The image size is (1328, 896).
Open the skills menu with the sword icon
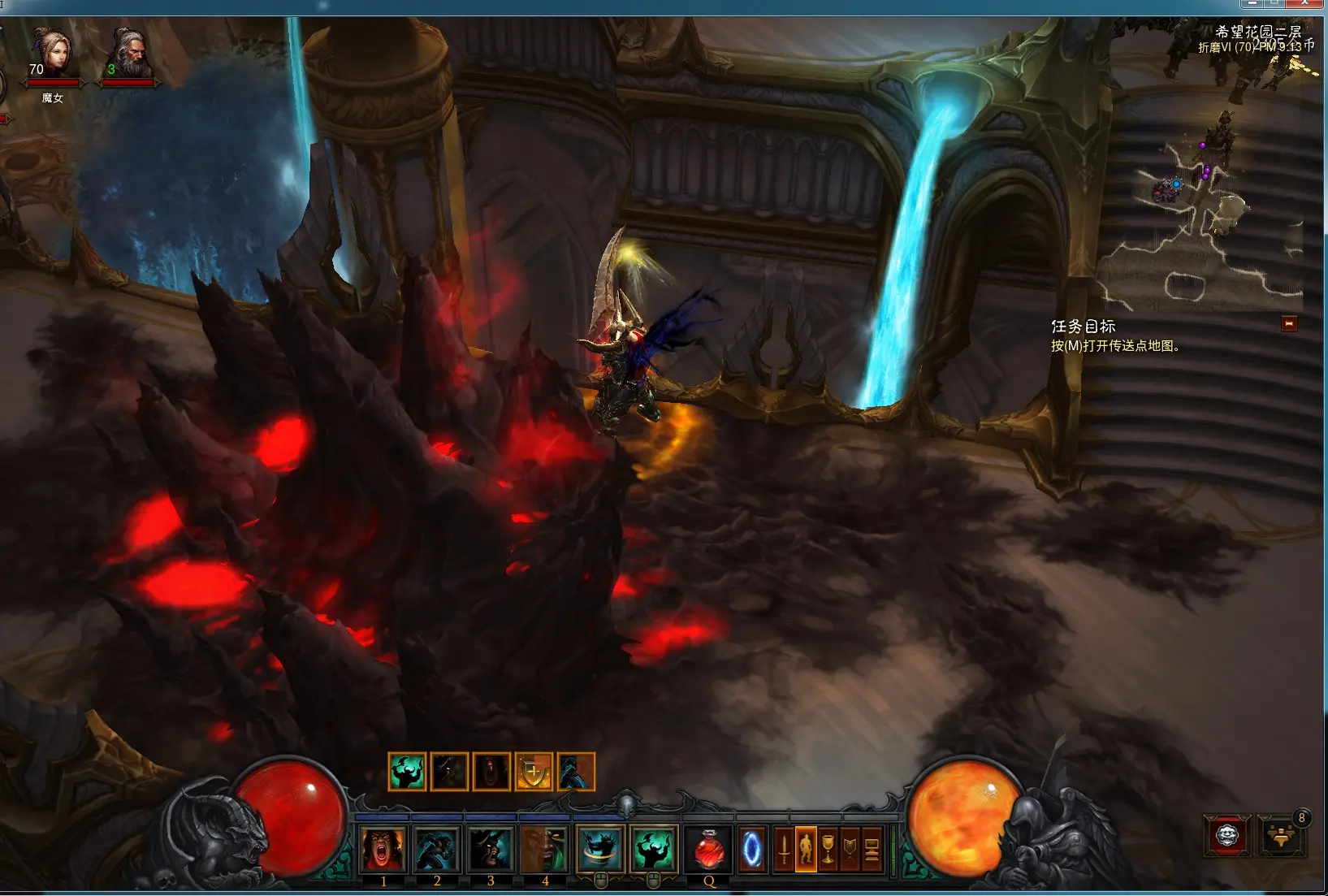(784, 850)
